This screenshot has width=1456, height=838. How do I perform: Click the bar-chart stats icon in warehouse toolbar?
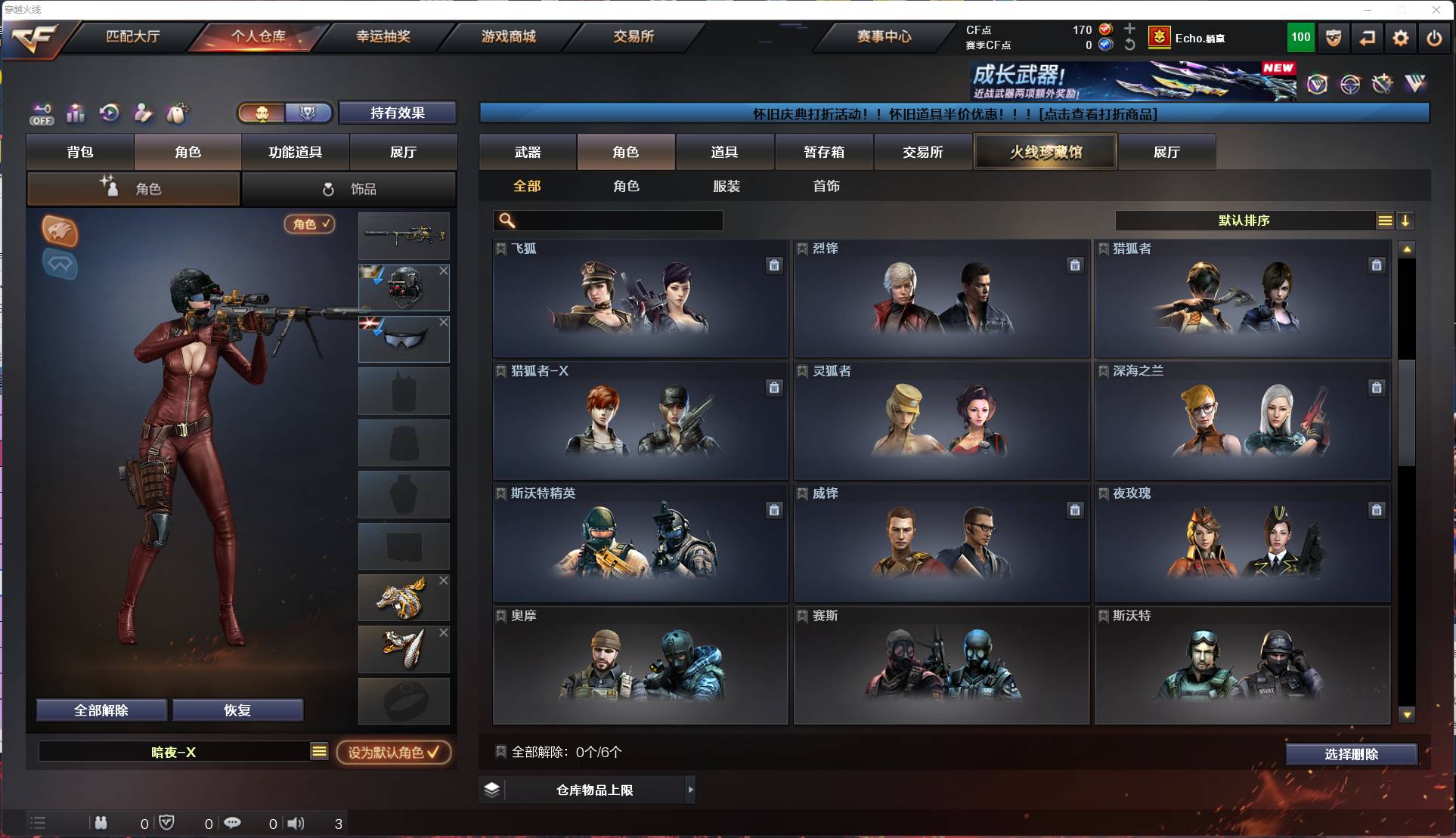tap(76, 113)
